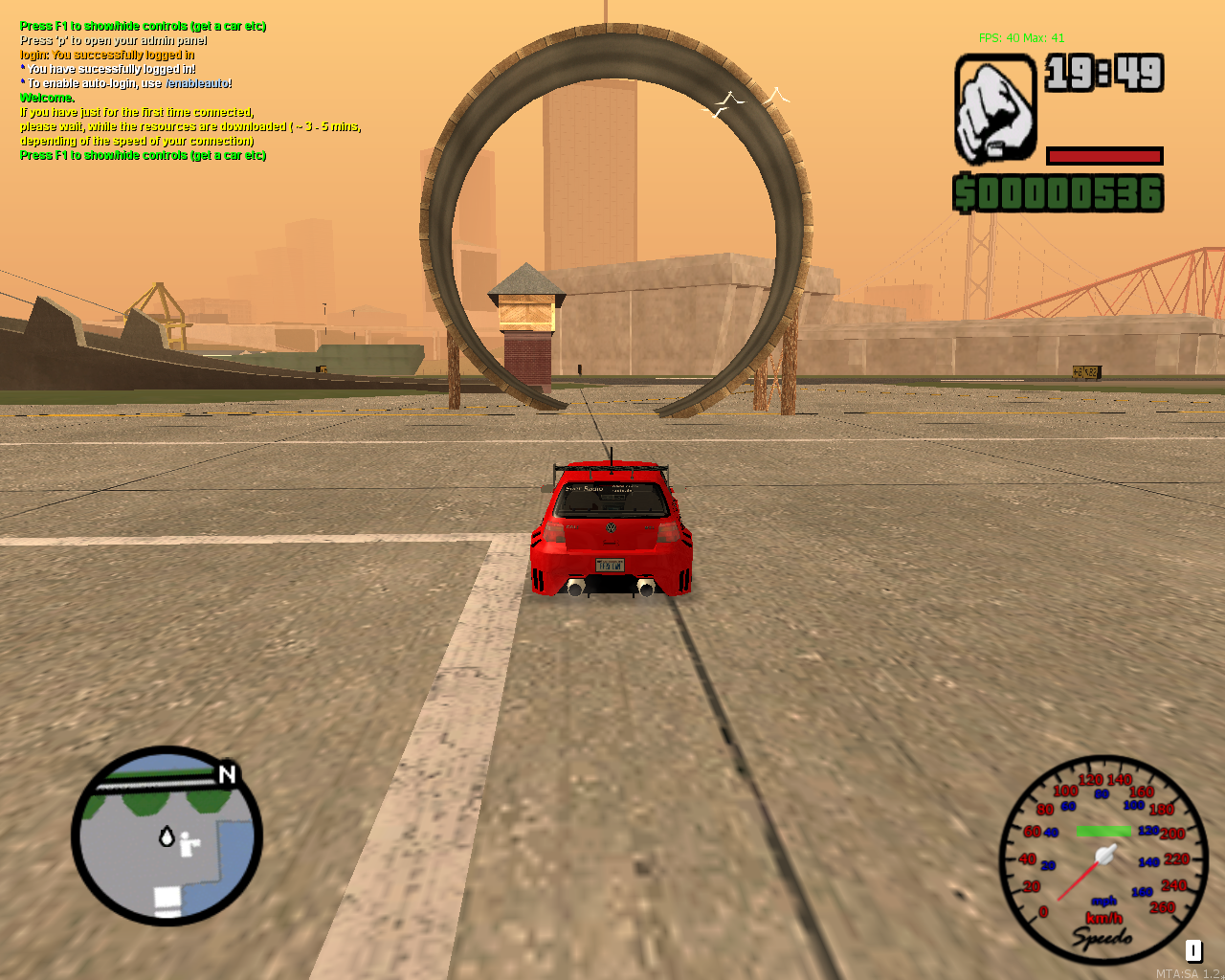Viewport: 1225px width, 980px height.
Task: Open the /enableauto link in chat
Action: click(x=196, y=83)
